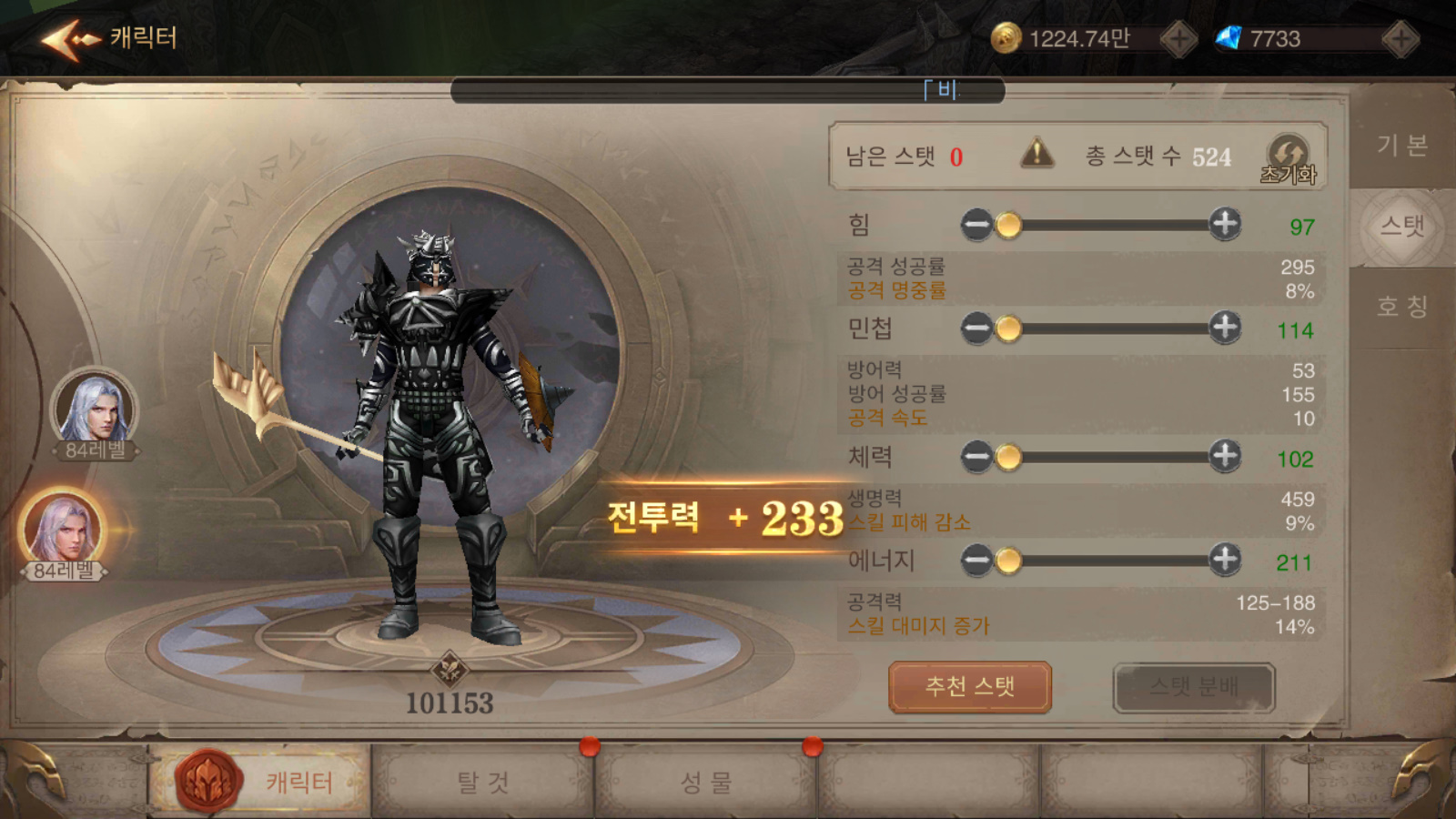
Task: Open the 호칭 tab
Action: [1402, 307]
